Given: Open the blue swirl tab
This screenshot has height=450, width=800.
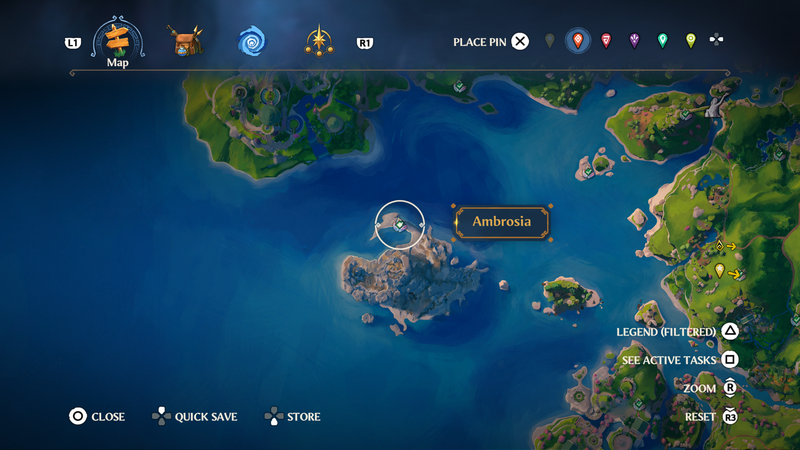Looking at the screenshot, I should pyautogui.click(x=251, y=42).
